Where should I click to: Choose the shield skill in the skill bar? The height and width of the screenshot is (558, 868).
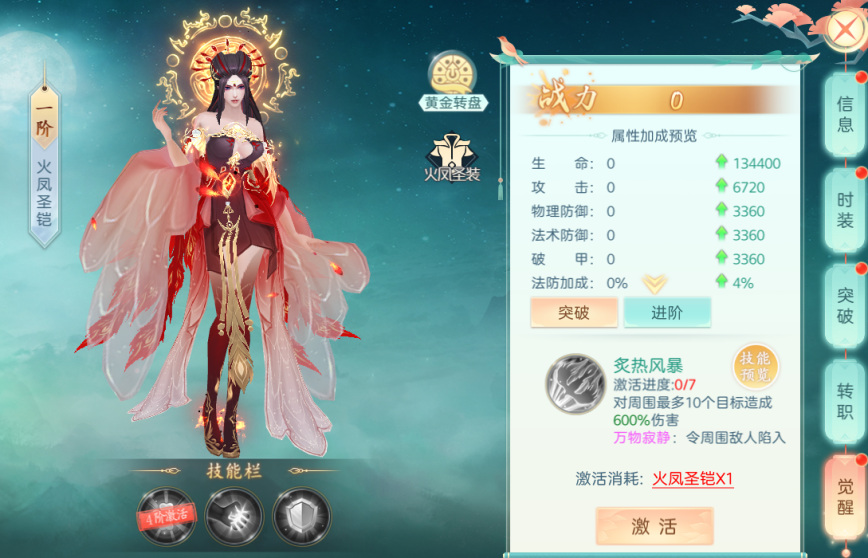[x=301, y=514]
